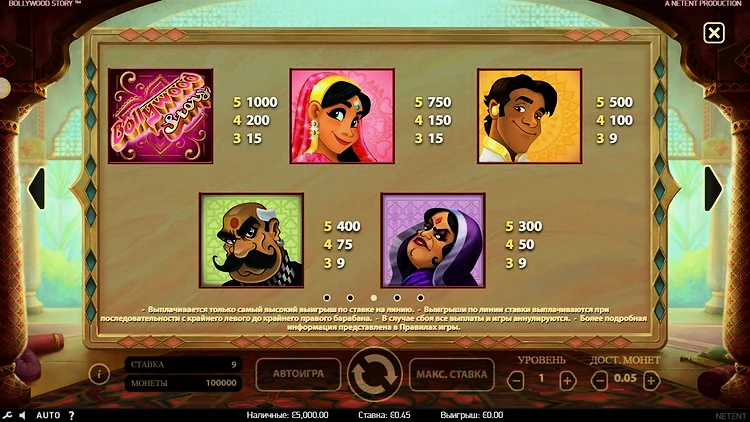
Task: Decrease the bet level (УРОВЕНЬ)
Action: pos(516,380)
